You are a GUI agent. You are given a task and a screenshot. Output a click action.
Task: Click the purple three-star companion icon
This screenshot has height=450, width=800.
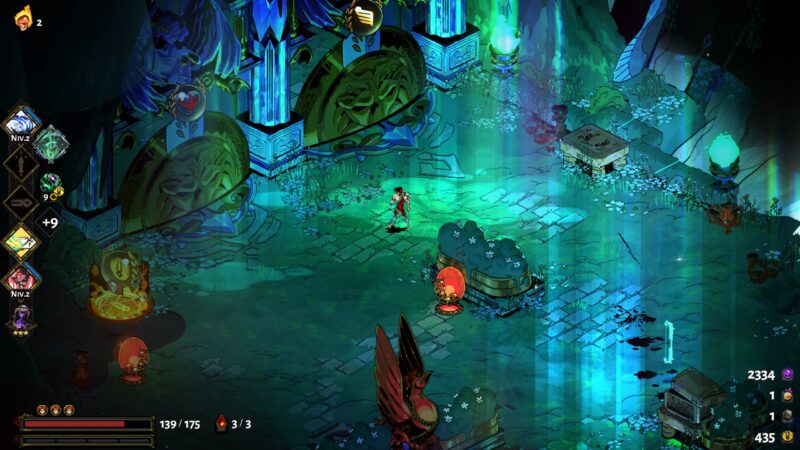[x=22, y=319]
